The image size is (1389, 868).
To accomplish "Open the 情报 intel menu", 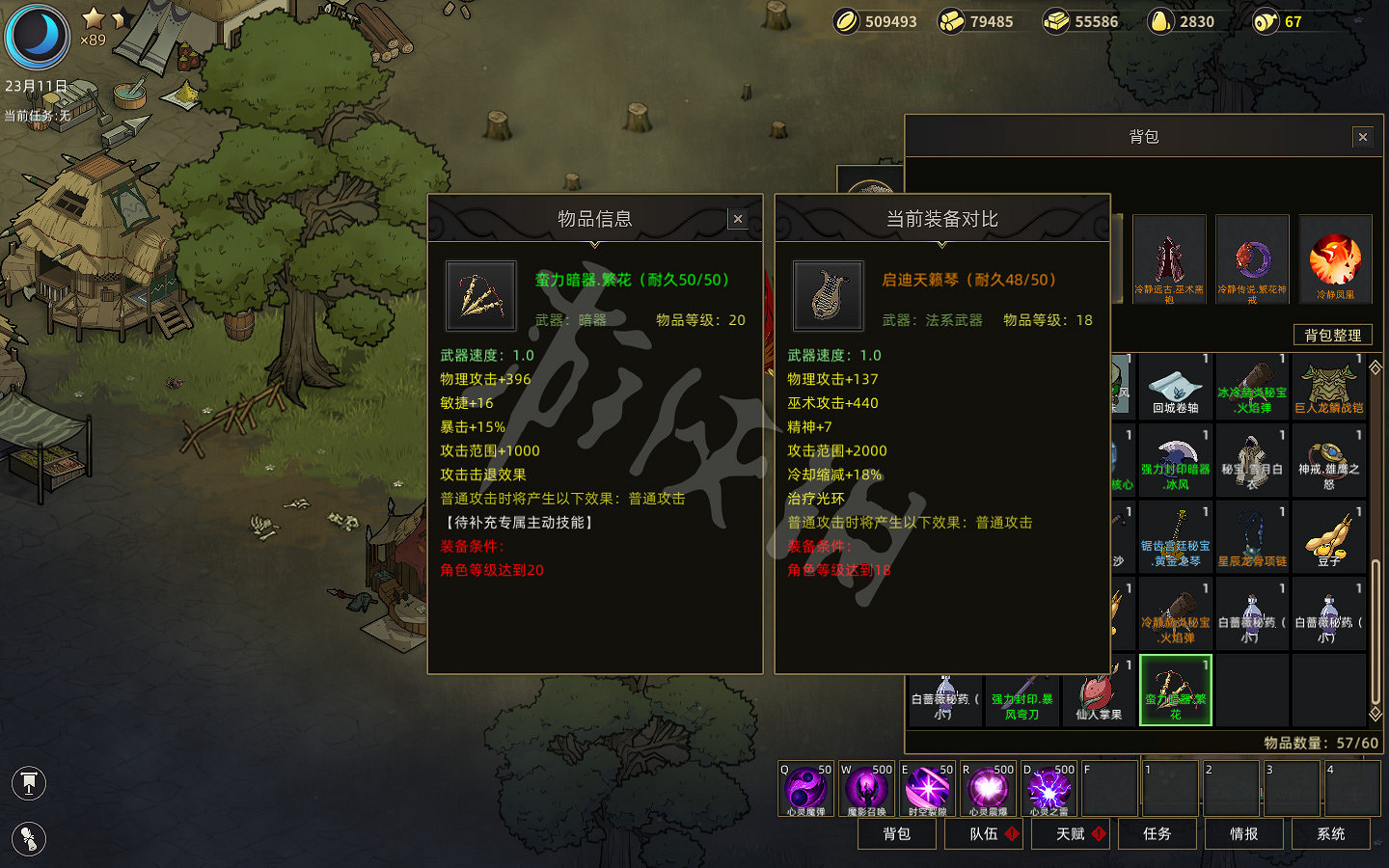I will pos(1244,833).
